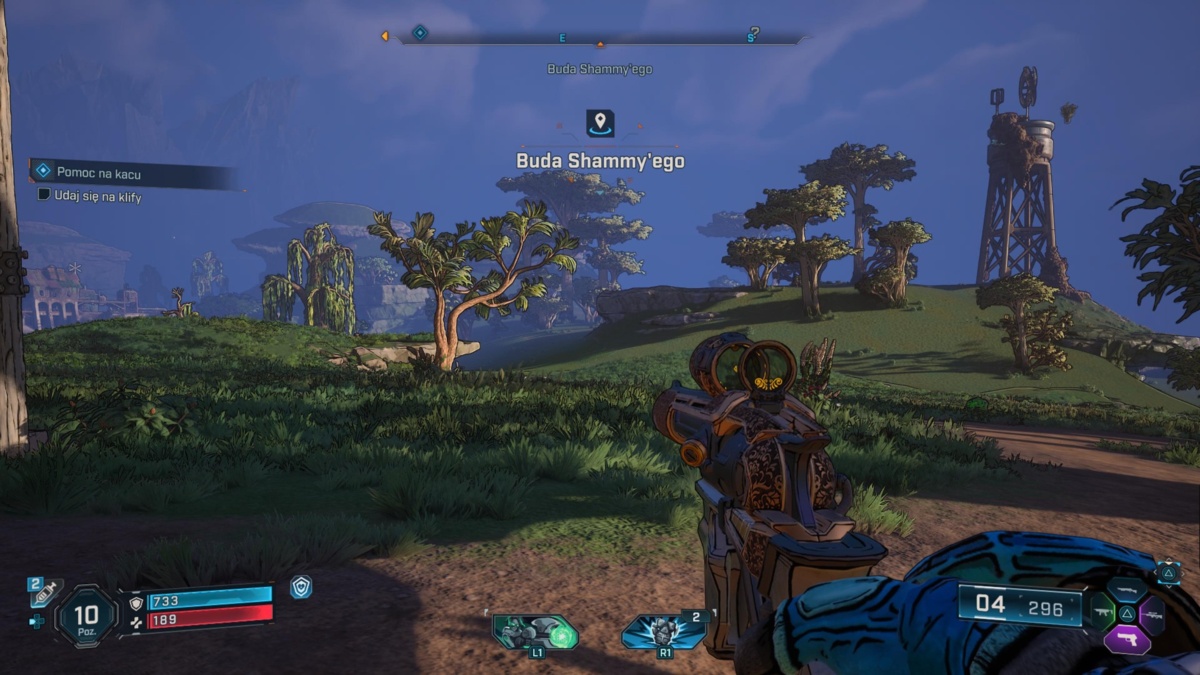Viewport: 1200px width, 675px height.
Task: Select the diamond quest marker on compass
Action: click(x=420, y=33)
